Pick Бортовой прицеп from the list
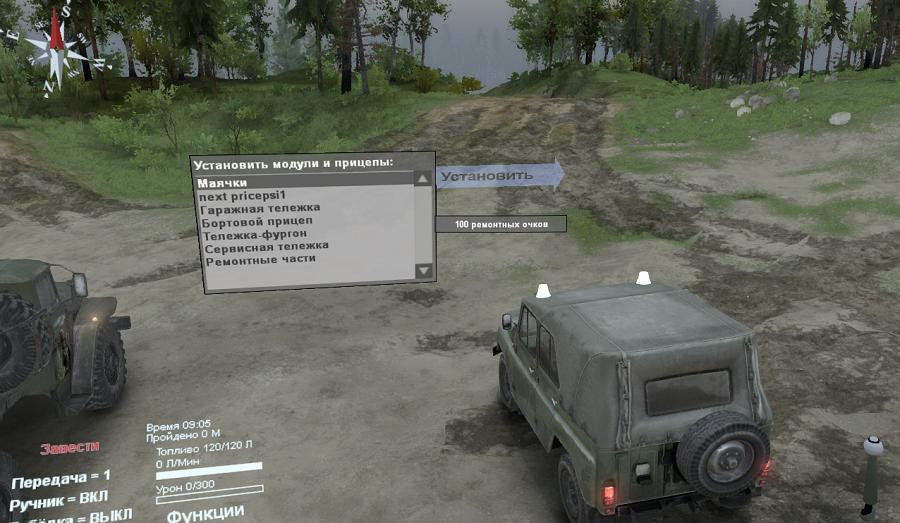Screen dimensions: 900x523 coord(255,221)
